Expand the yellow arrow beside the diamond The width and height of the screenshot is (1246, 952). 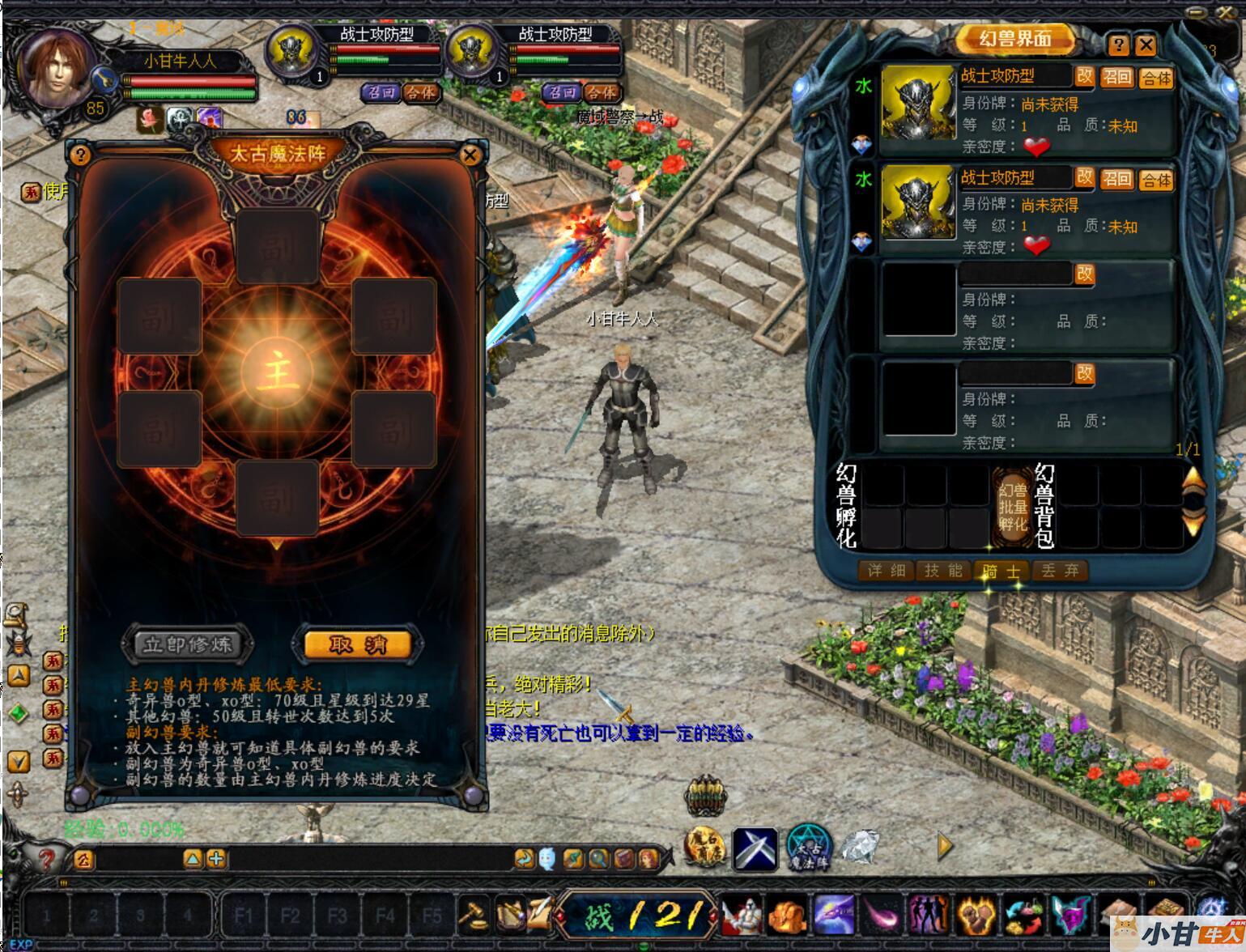(944, 847)
